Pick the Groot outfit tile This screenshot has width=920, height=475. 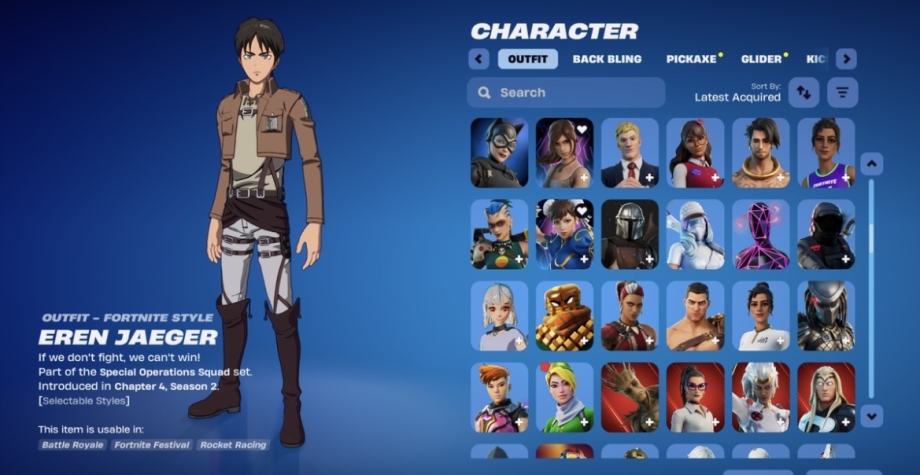pyautogui.click(x=630, y=396)
